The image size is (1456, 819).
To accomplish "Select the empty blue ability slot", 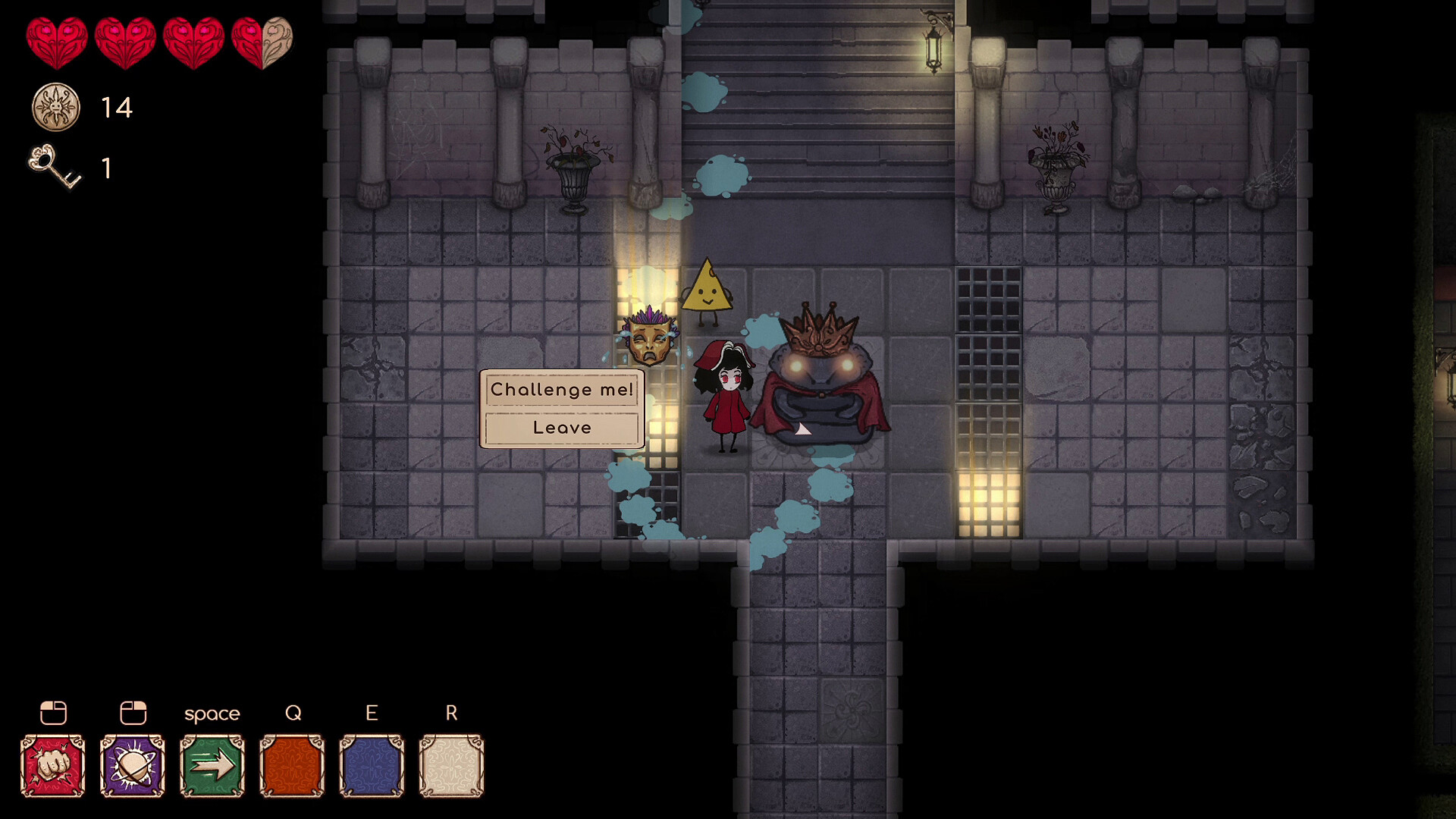I will pos(372,765).
